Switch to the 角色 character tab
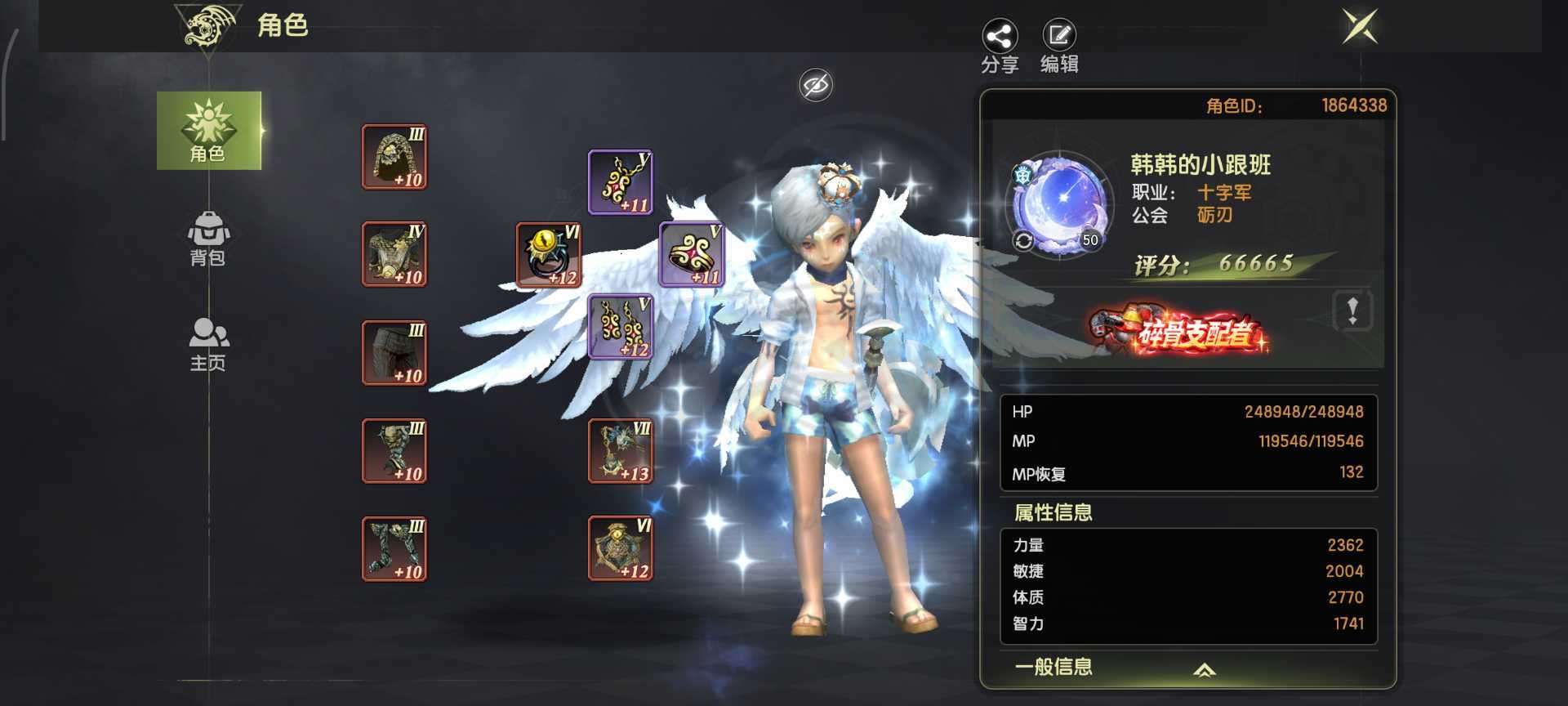Screen dimensions: 1568x706 209,131
